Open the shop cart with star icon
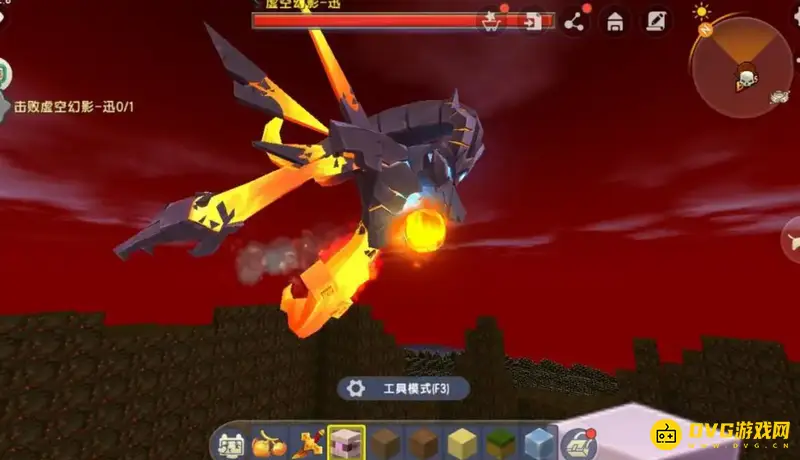Screen dimensions: 800x460 [x=491, y=20]
